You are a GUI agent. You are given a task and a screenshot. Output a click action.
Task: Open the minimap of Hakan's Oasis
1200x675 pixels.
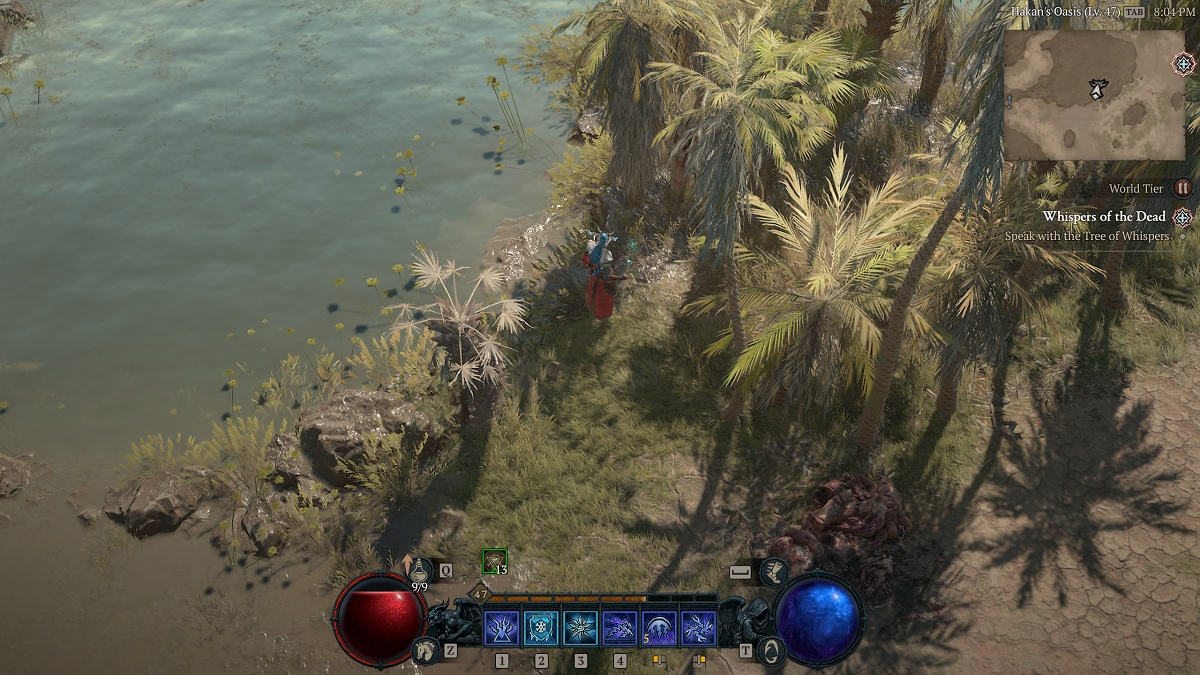pyautogui.click(x=1093, y=95)
